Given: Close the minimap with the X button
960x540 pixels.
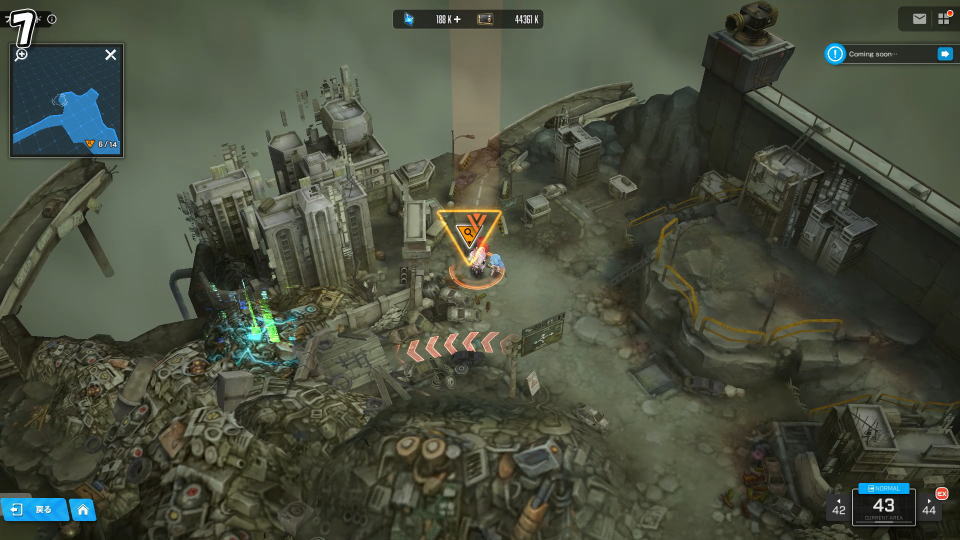Looking at the screenshot, I should coord(111,55).
